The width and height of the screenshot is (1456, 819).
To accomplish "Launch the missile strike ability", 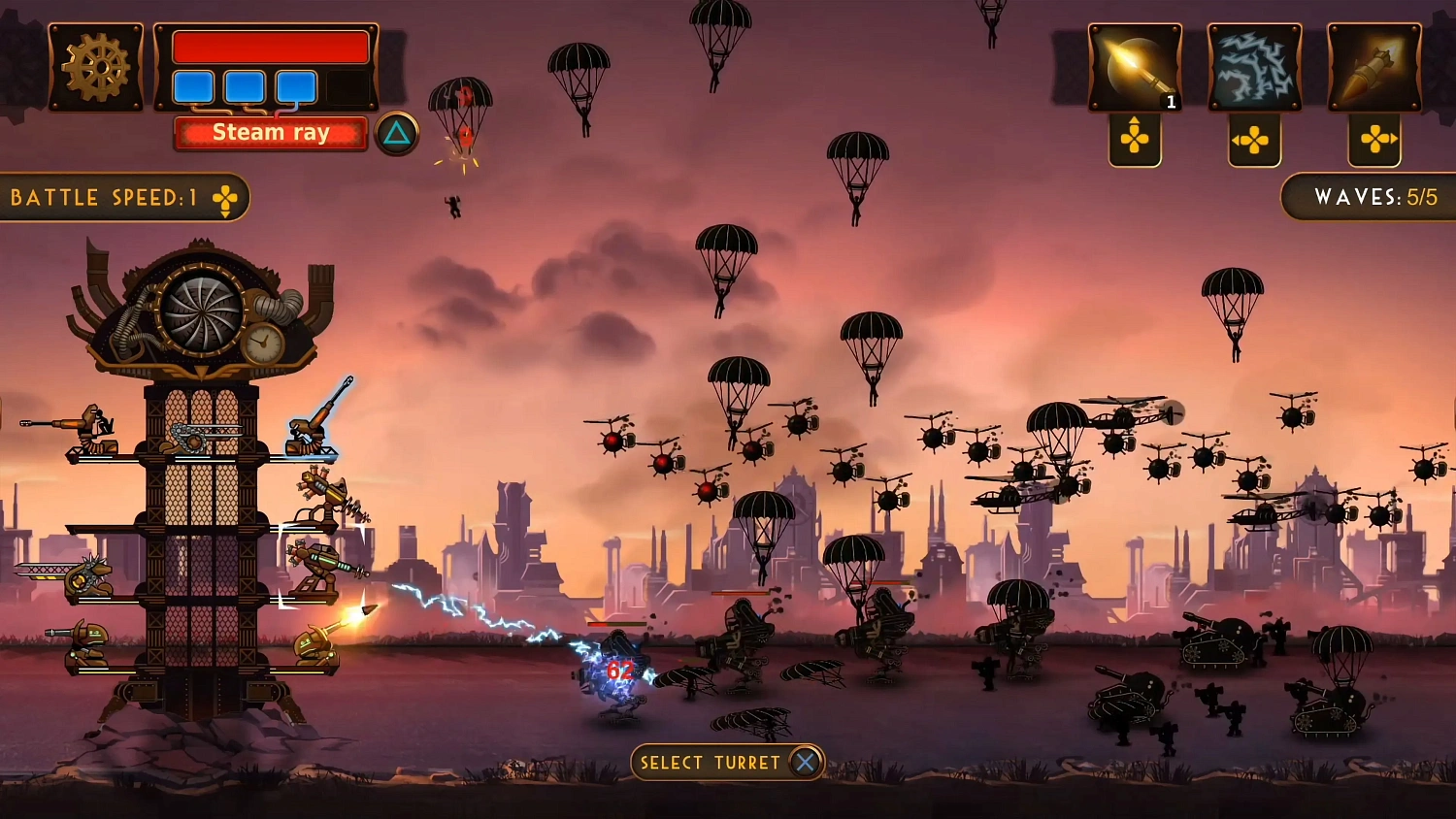I will 1374,66.
